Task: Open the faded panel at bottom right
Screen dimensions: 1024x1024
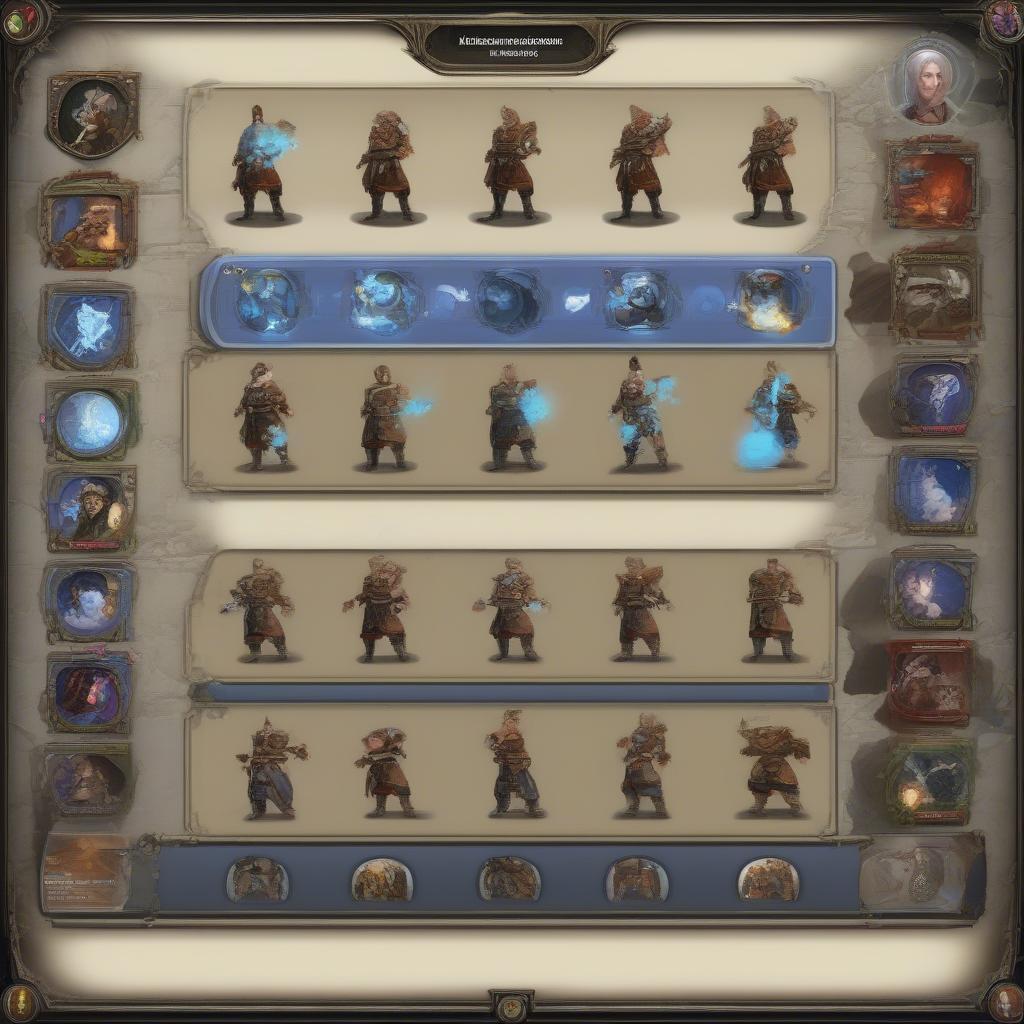Action: point(922,874)
